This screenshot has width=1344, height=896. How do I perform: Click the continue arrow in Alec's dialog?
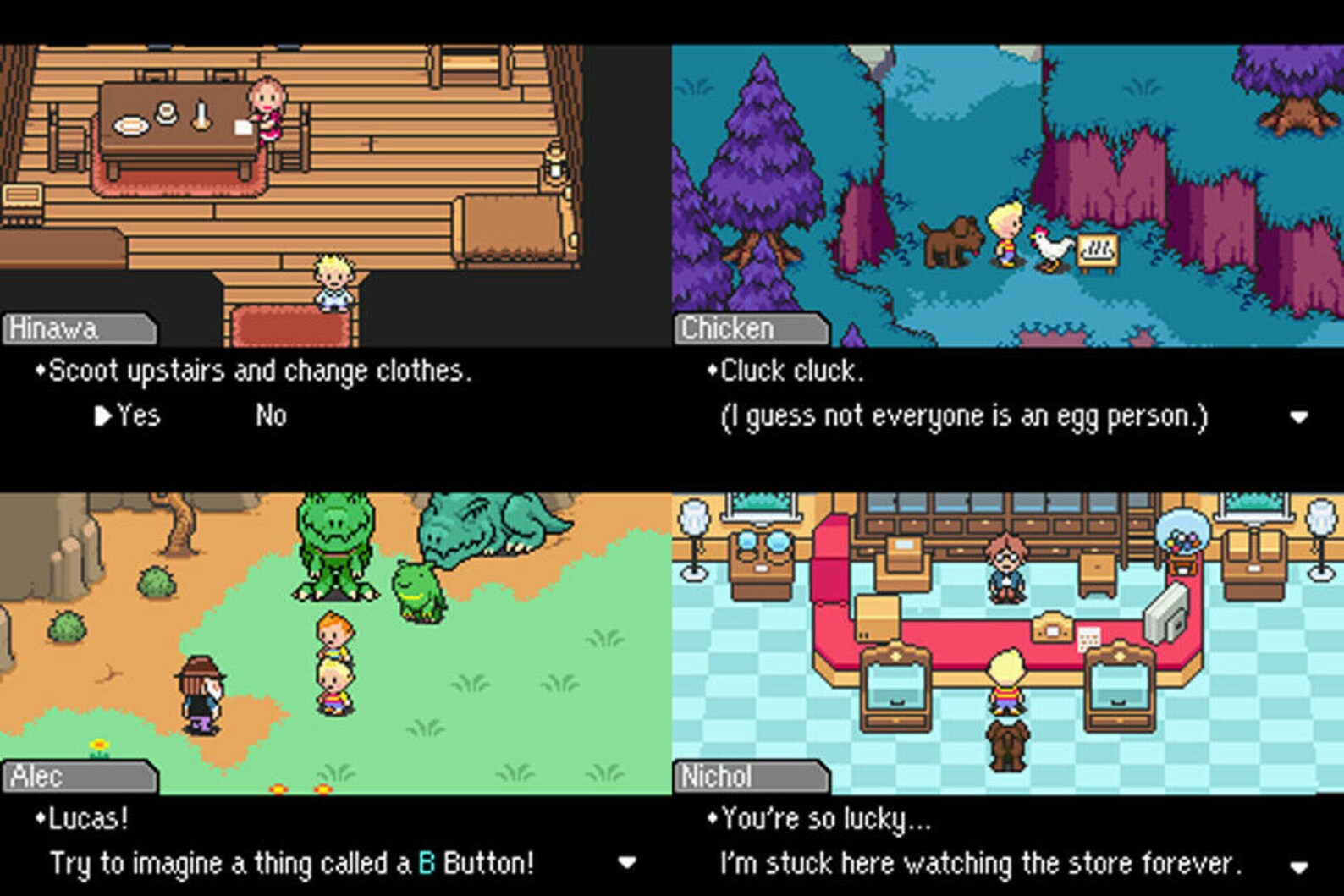(x=627, y=864)
